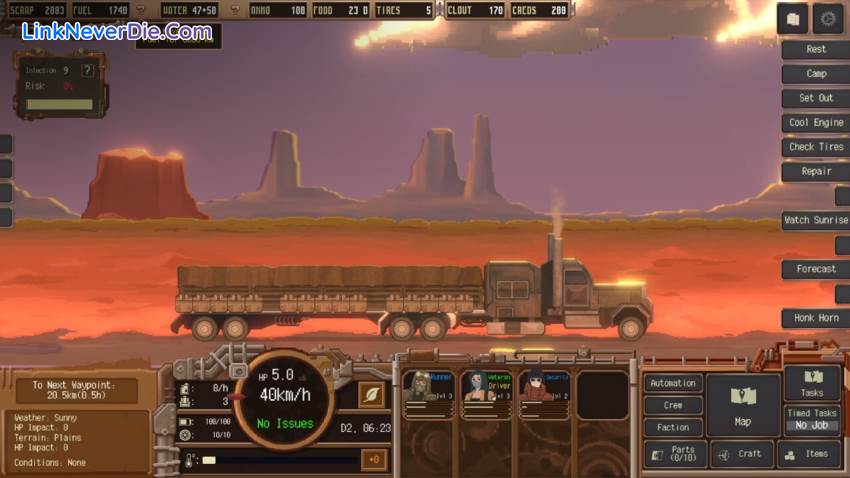Open the Craft menu
Image resolution: width=850 pixels, height=478 pixels.
[742, 454]
